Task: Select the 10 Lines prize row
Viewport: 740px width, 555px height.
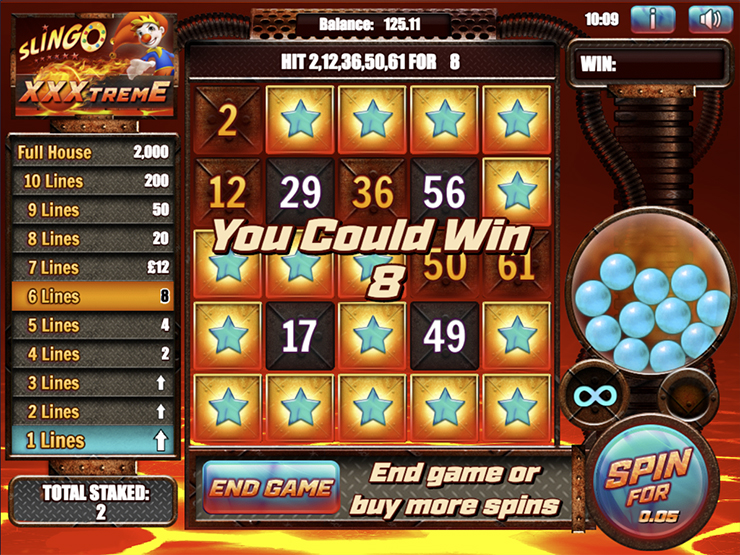Action: 93,182
